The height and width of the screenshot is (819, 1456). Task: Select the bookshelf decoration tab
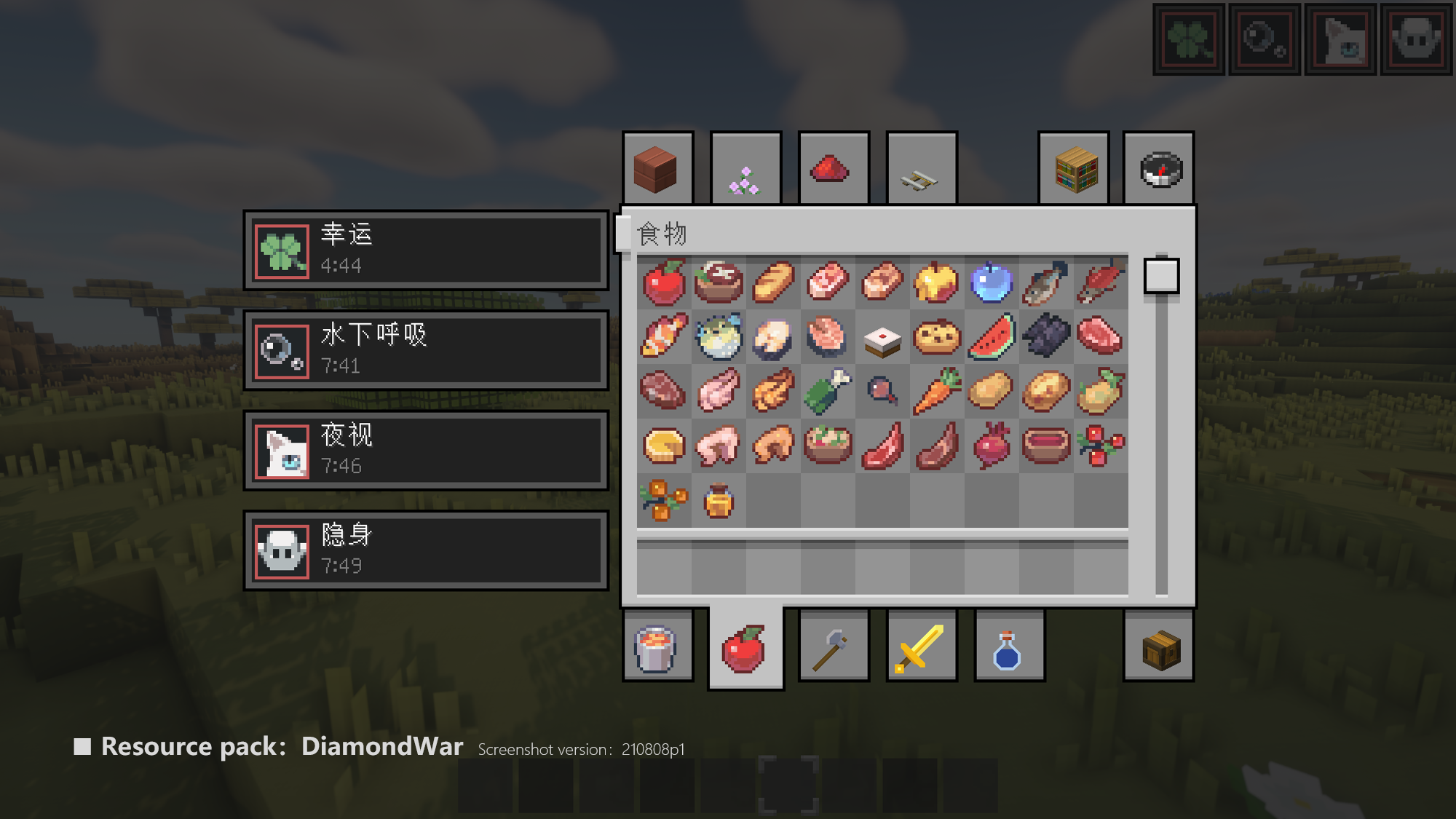[1074, 169]
